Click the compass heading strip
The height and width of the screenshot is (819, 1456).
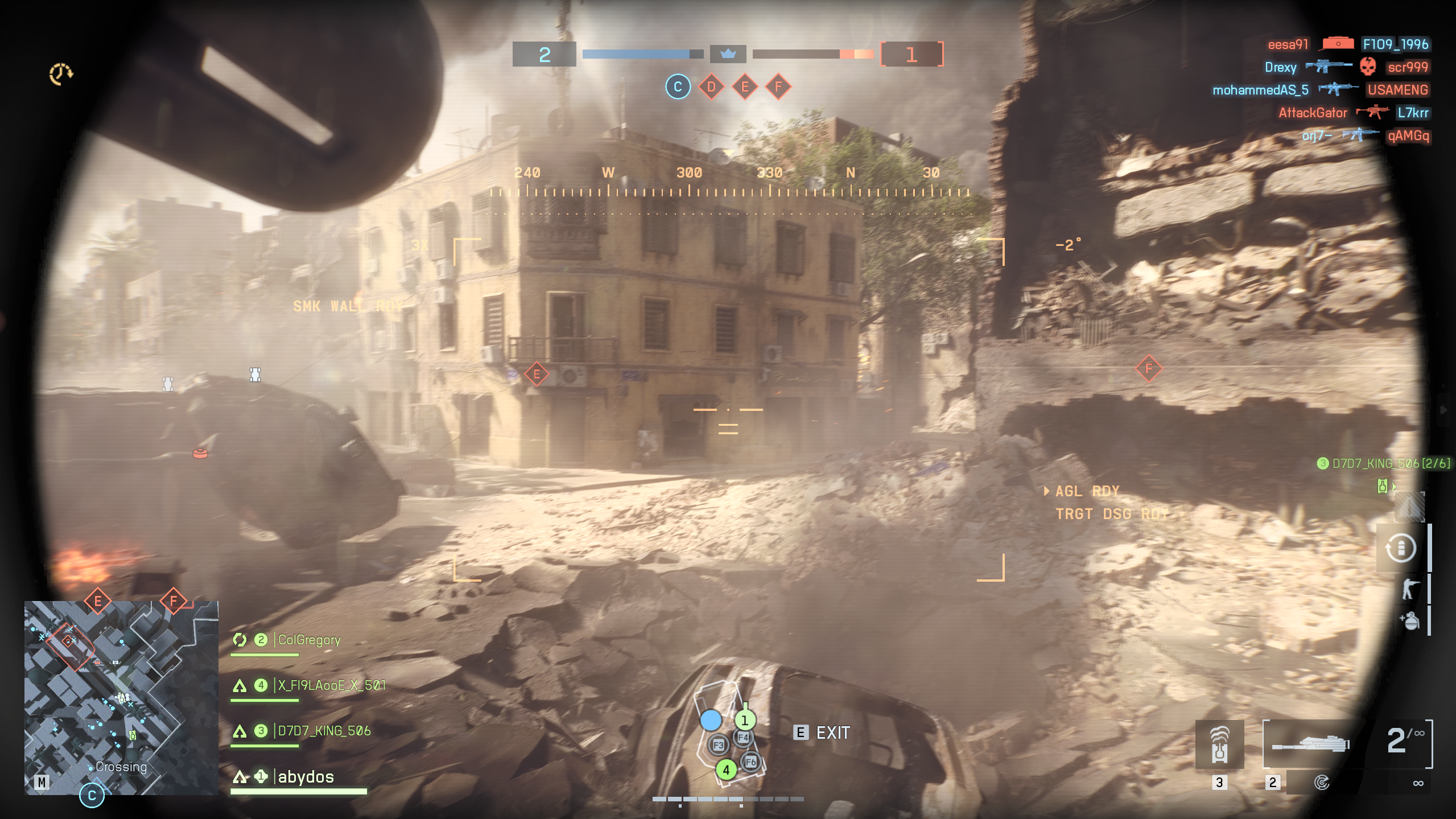pyautogui.click(x=729, y=182)
